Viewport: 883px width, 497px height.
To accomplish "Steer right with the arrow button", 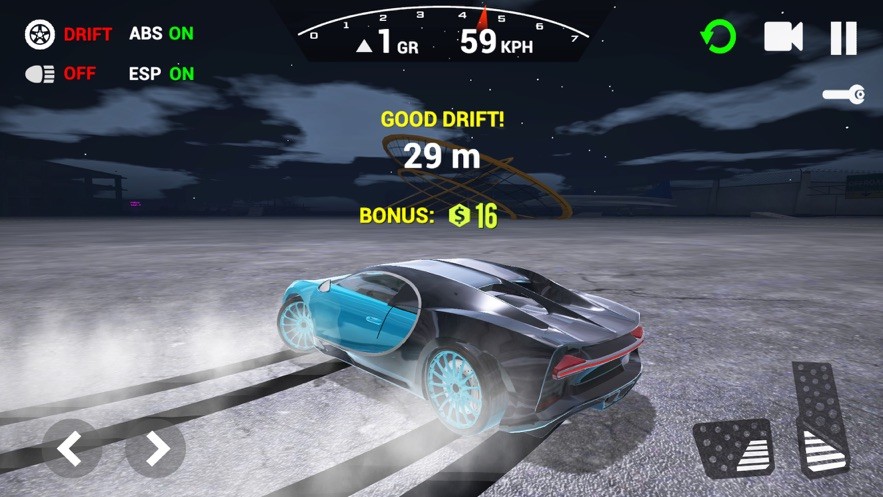I will [155, 448].
